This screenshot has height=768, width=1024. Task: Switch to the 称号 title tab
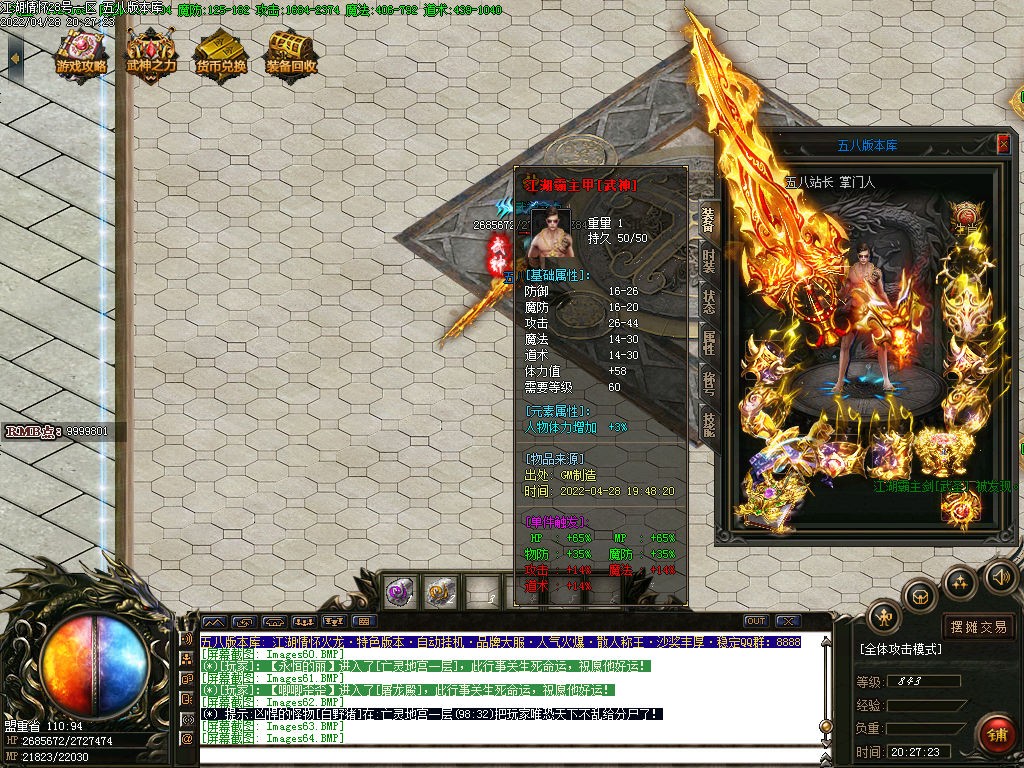(x=708, y=384)
